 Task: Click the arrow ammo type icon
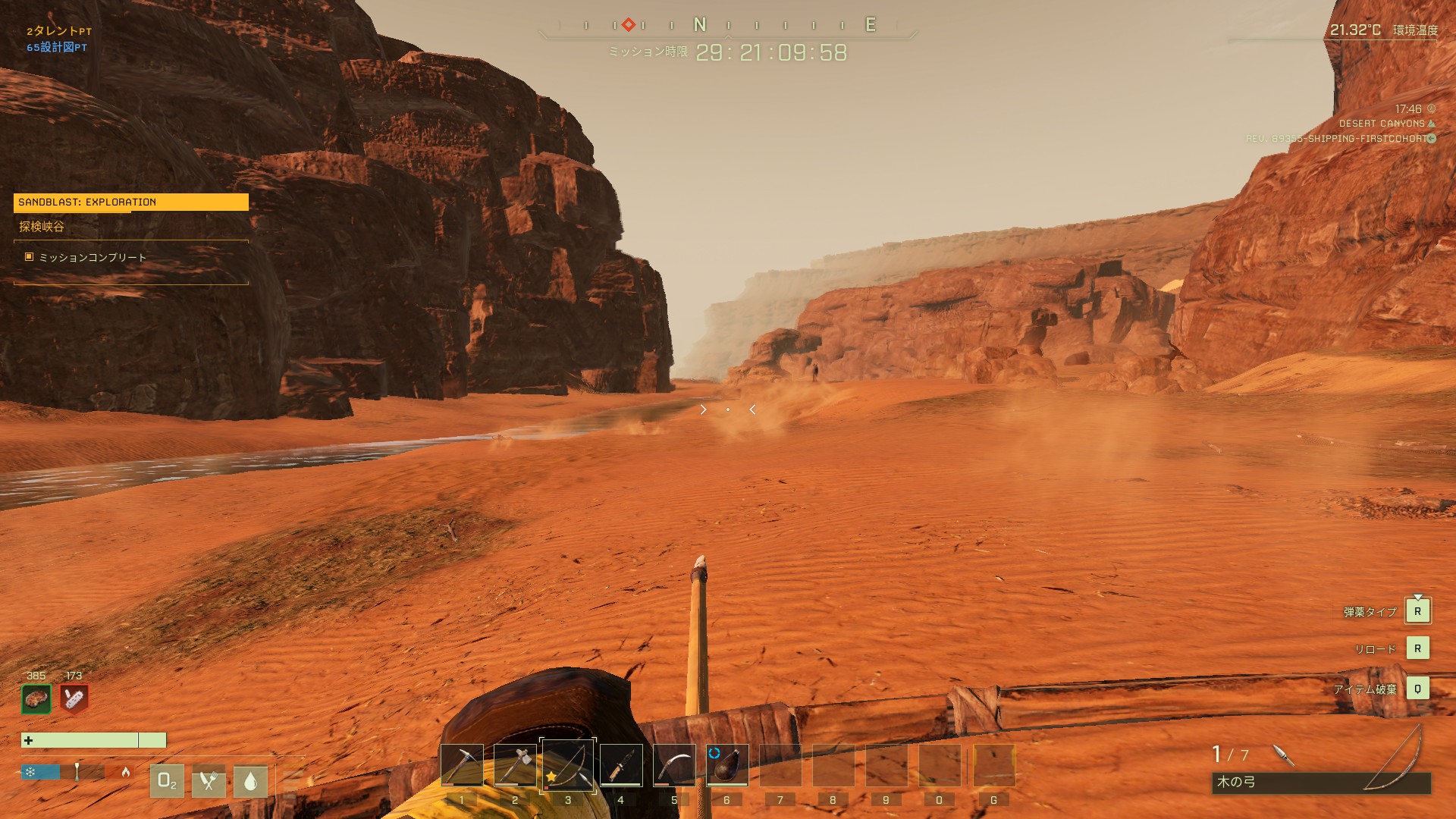click(x=1282, y=755)
